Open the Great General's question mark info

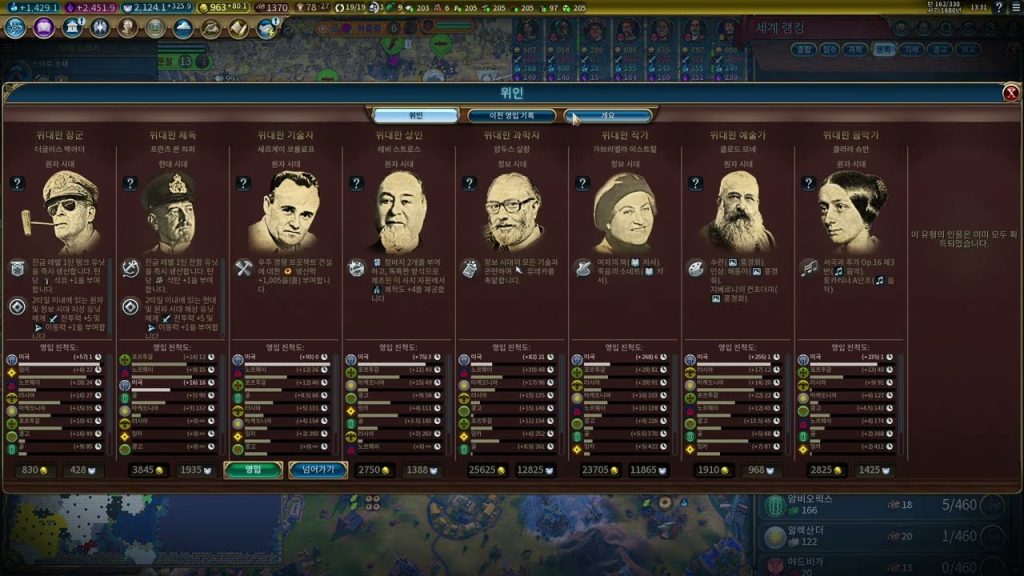pyautogui.click(x=17, y=183)
